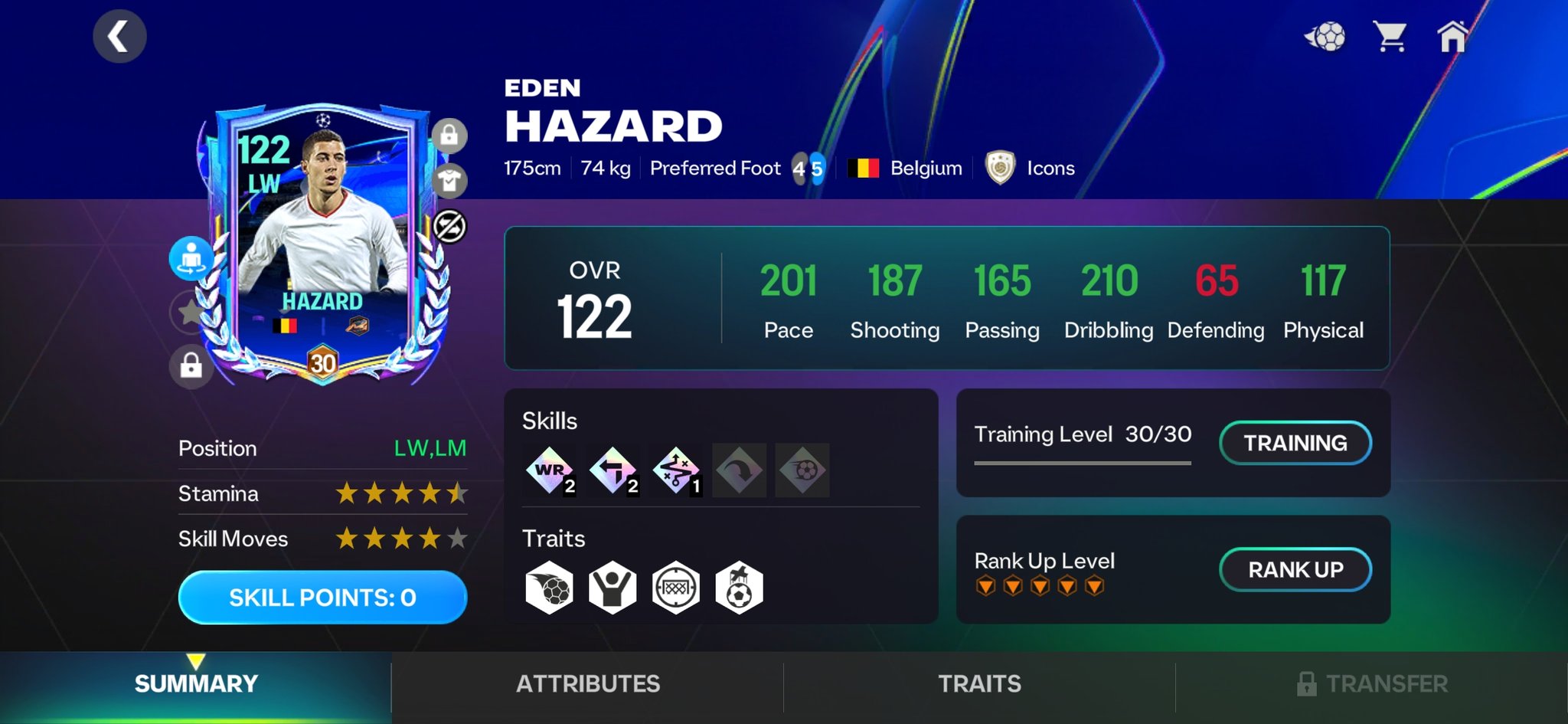Tap the football icon in top bar

[x=1330, y=34]
